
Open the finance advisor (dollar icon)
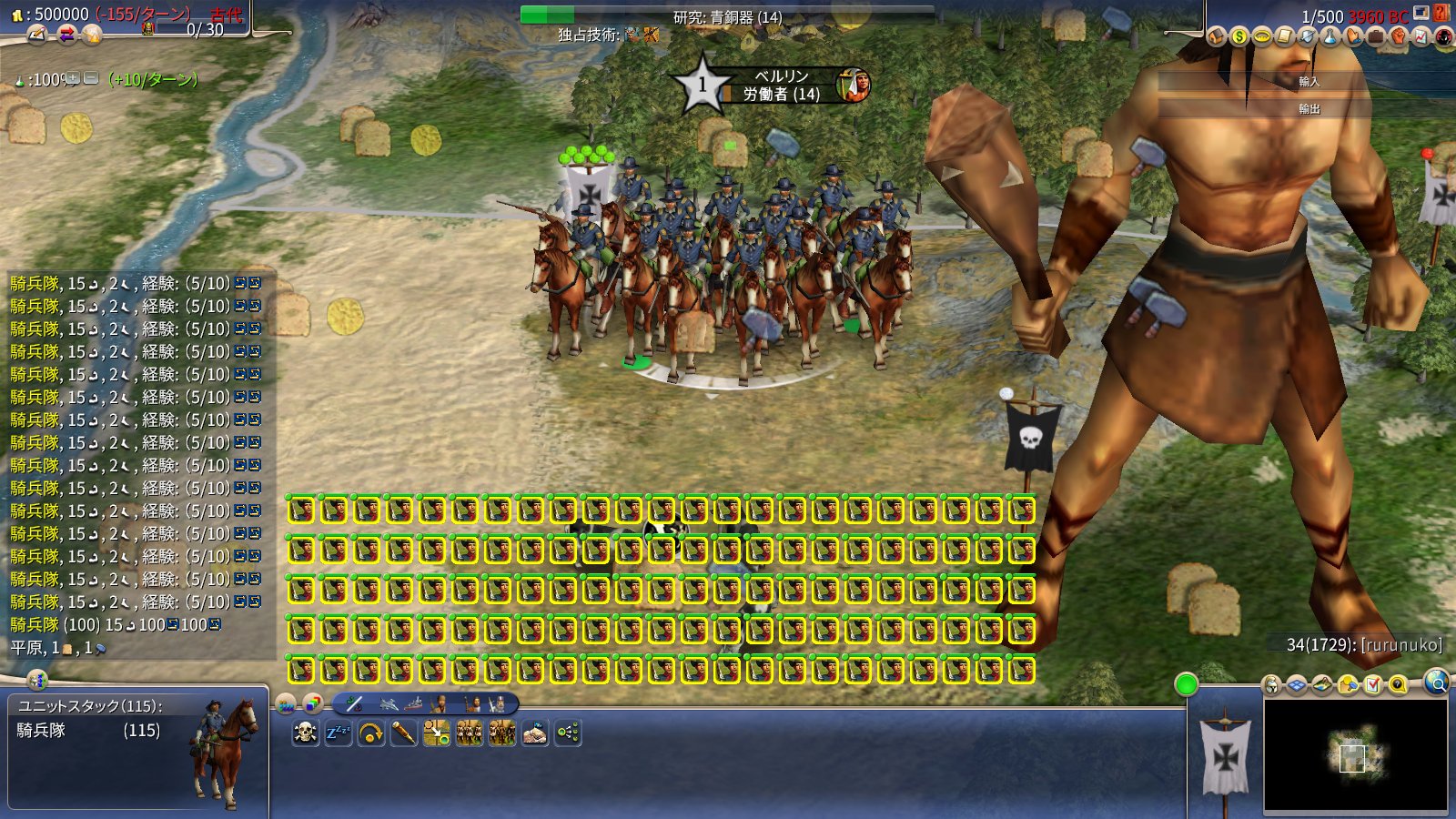pyautogui.click(x=1239, y=37)
